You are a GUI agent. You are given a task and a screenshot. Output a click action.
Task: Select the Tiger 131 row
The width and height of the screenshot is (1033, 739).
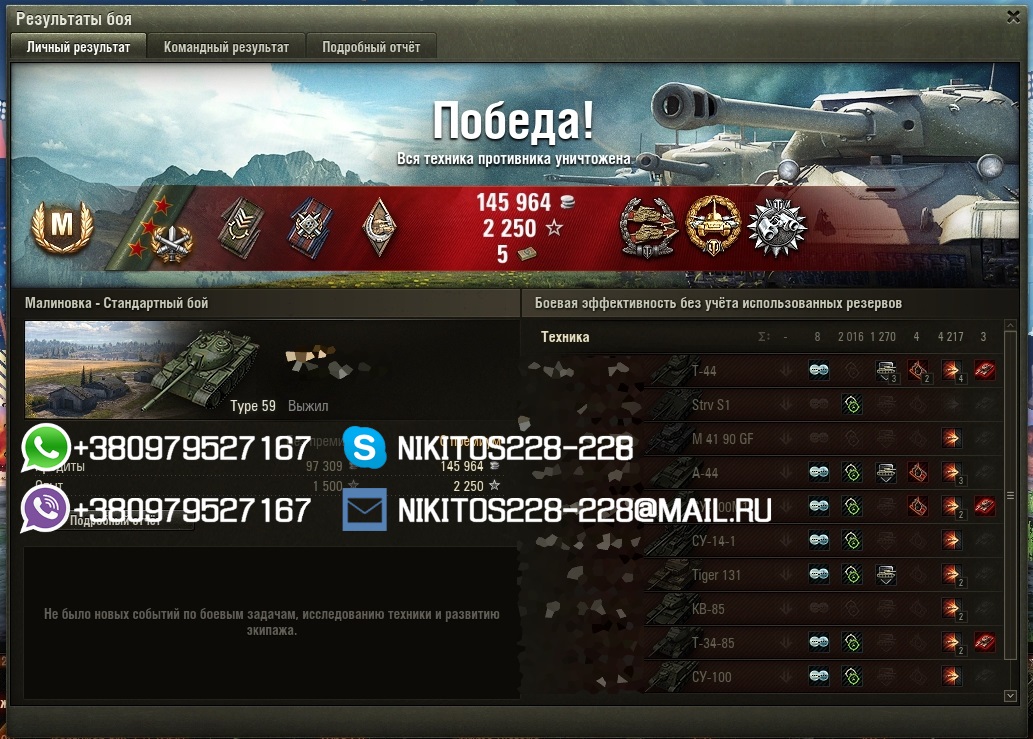click(716, 575)
